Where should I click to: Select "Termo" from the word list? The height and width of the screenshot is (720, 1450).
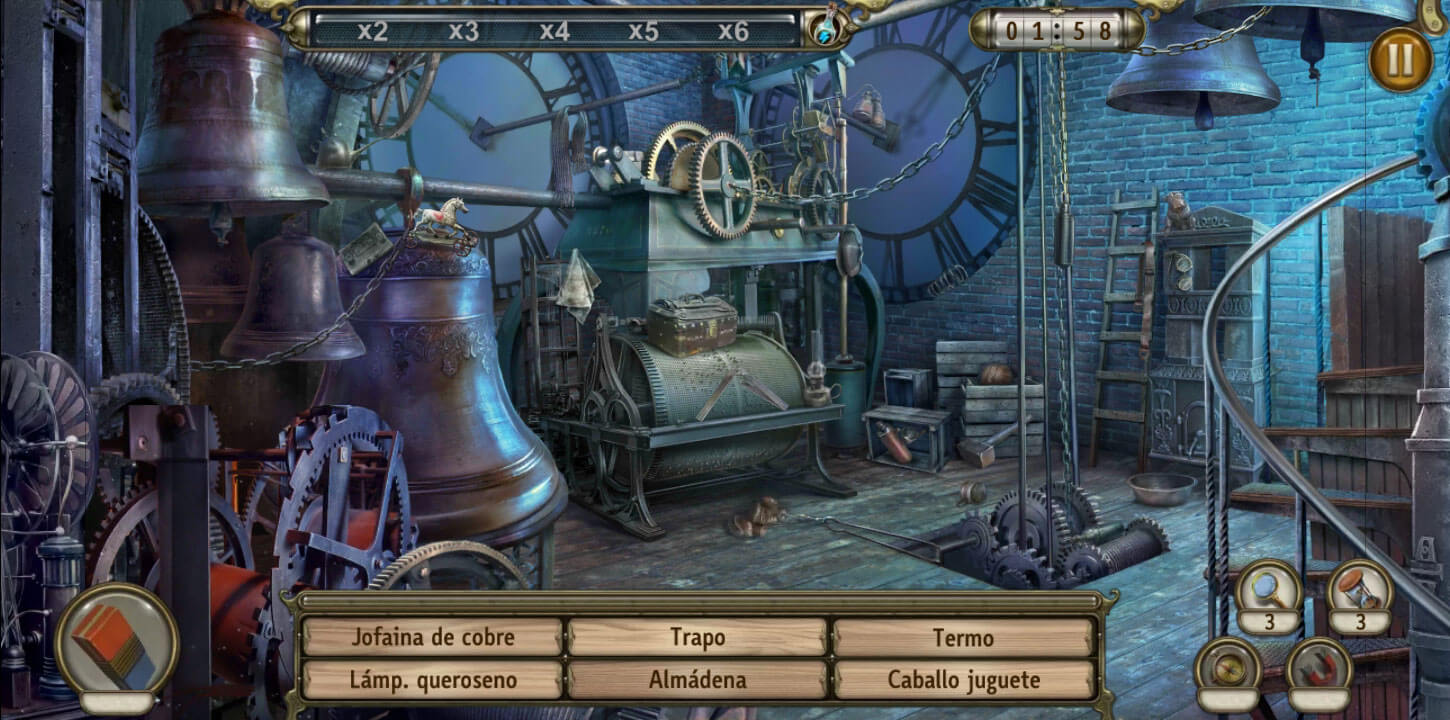pos(966,637)
